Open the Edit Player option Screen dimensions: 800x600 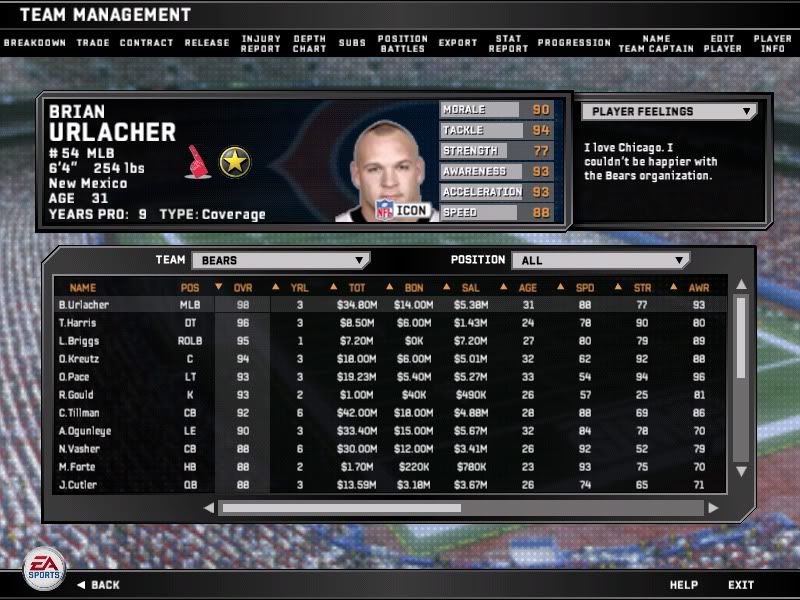tap(722, 44)
